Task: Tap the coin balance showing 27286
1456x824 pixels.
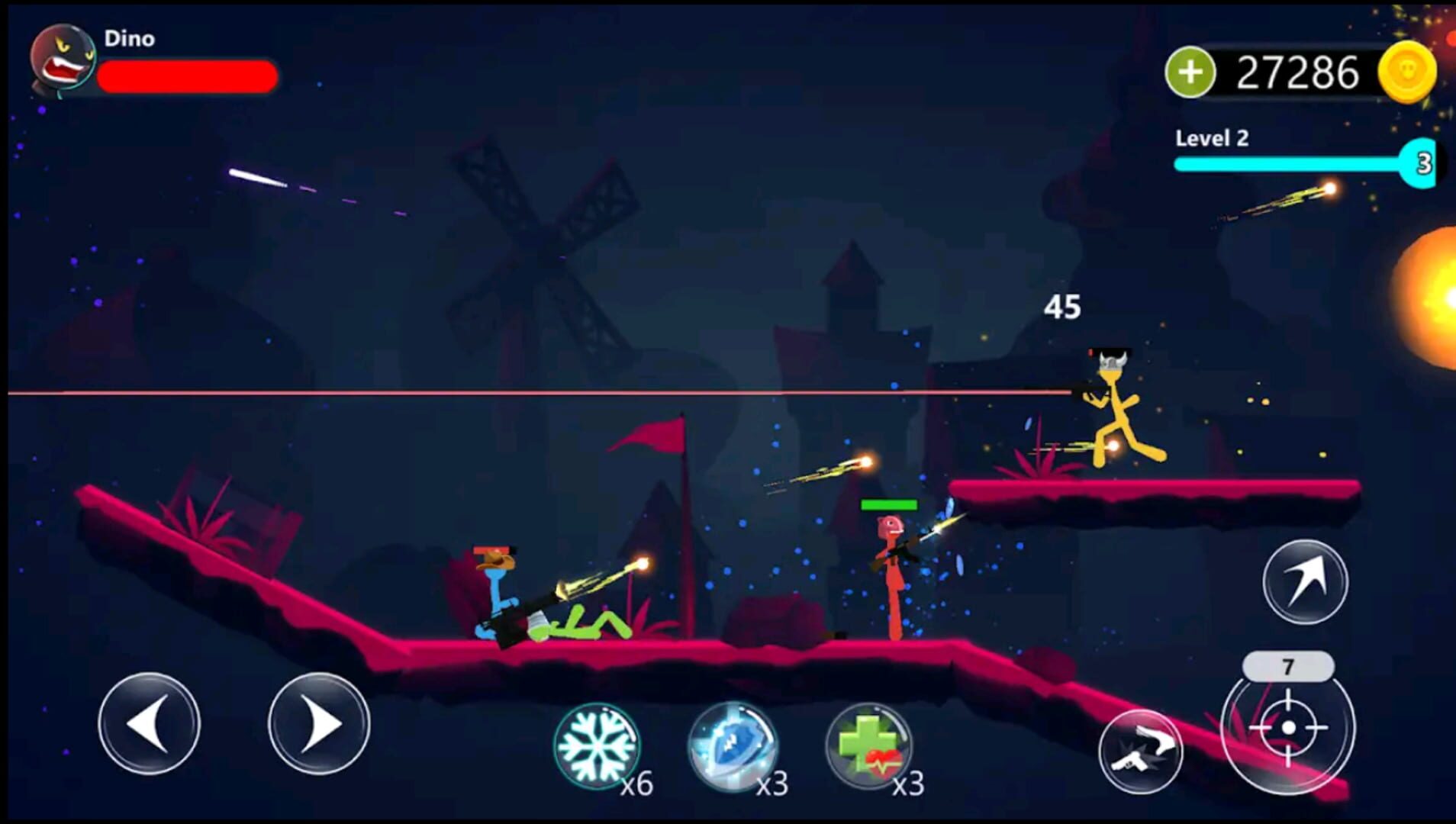Action: click(1305, 71)
